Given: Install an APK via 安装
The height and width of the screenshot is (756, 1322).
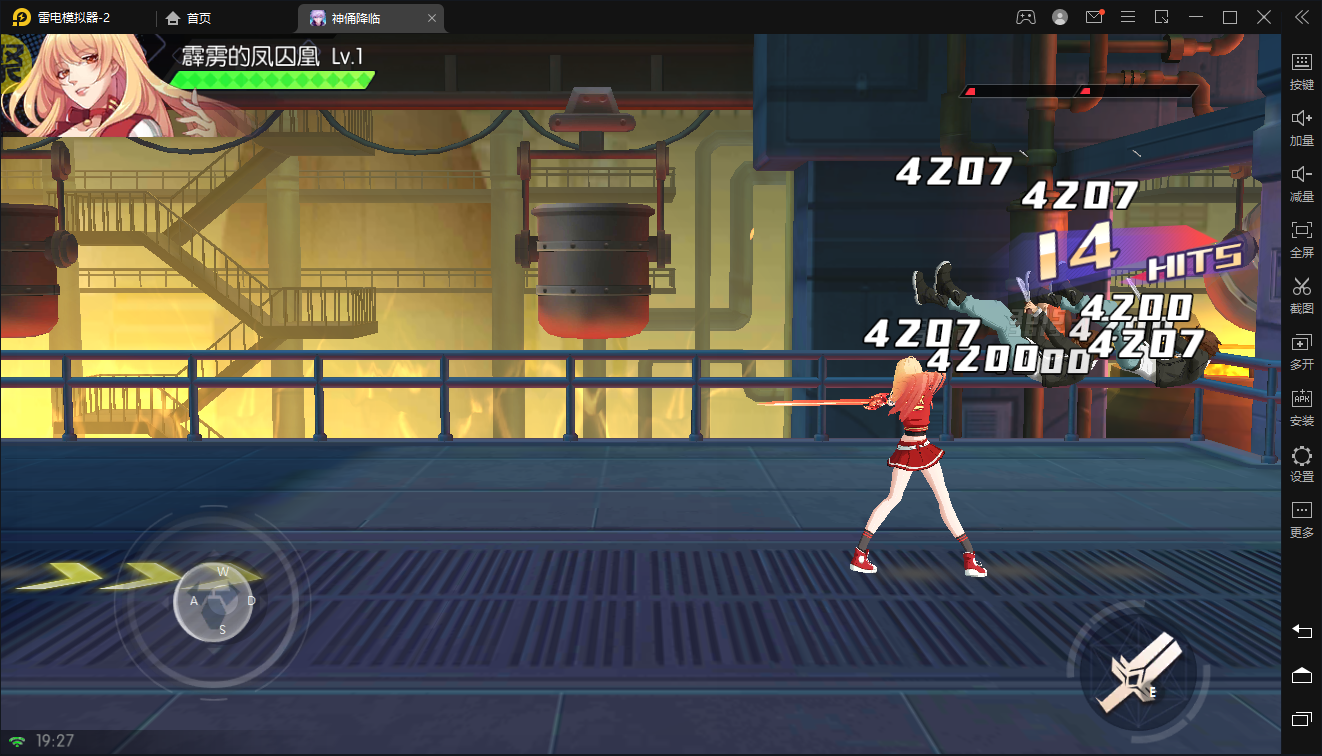Looking at the screenshot, I should 1301,407.
